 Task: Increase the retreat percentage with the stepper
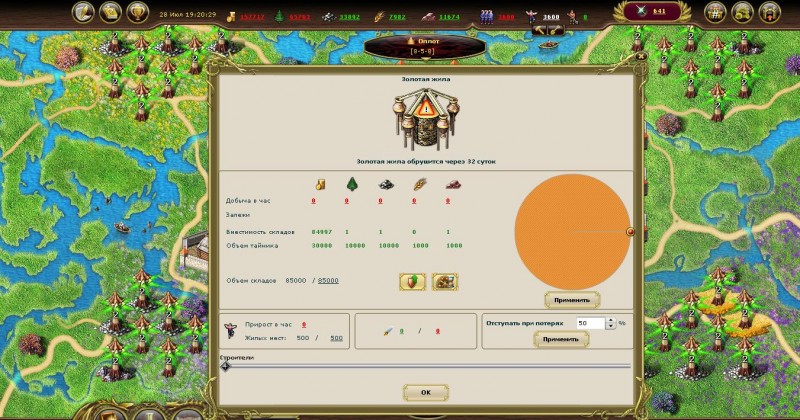tap(610, 320)
